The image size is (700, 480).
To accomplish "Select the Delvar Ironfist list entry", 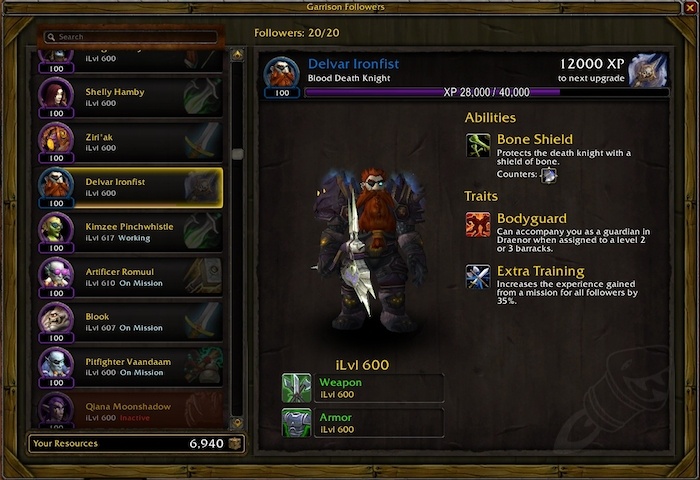I will [130, 186].
